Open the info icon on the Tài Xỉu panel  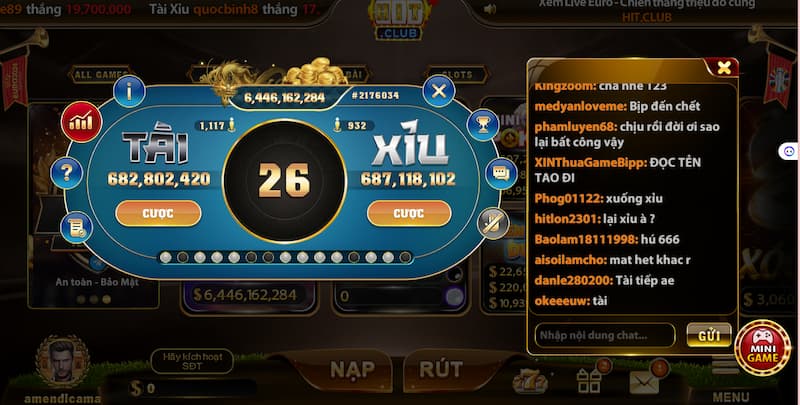click(x=129, y=91)
